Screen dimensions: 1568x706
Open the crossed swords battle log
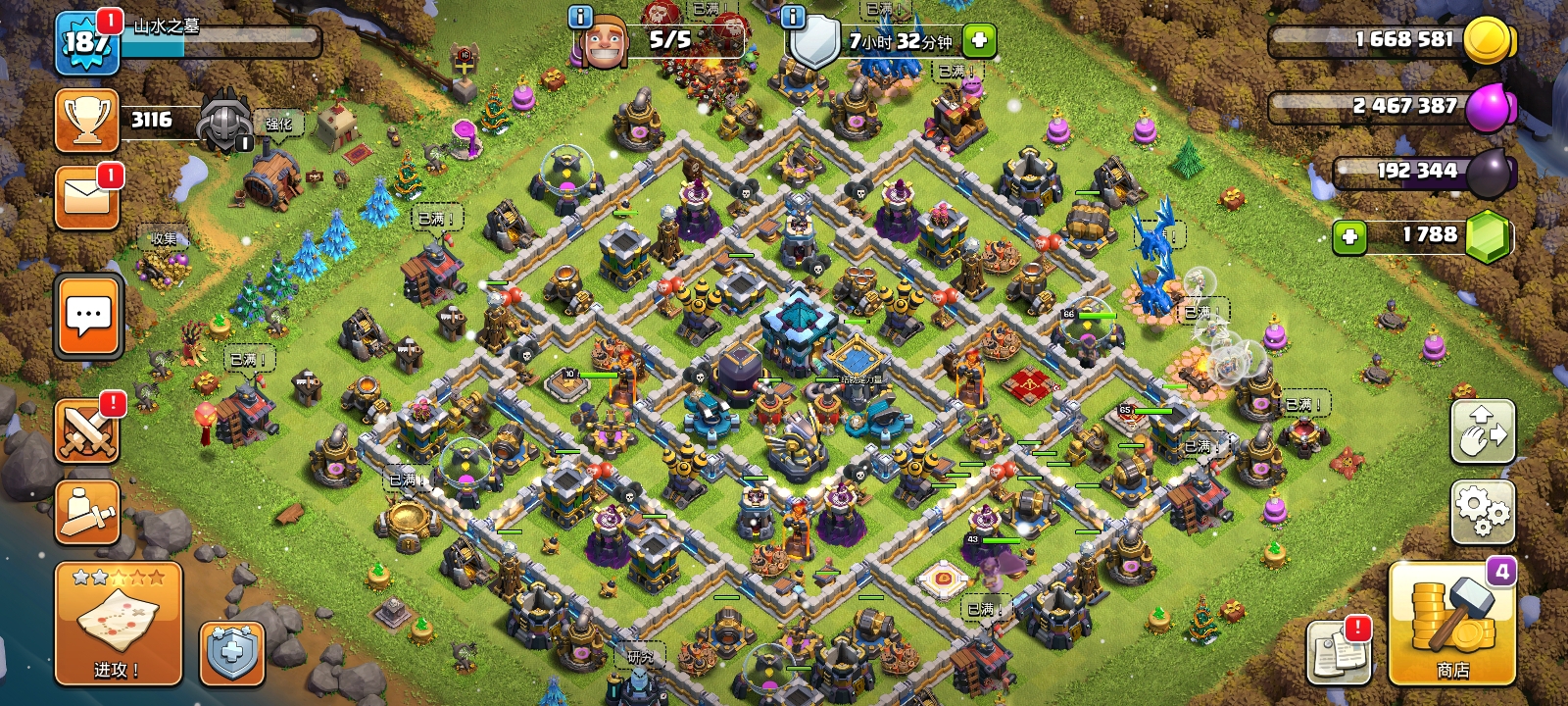87,431
